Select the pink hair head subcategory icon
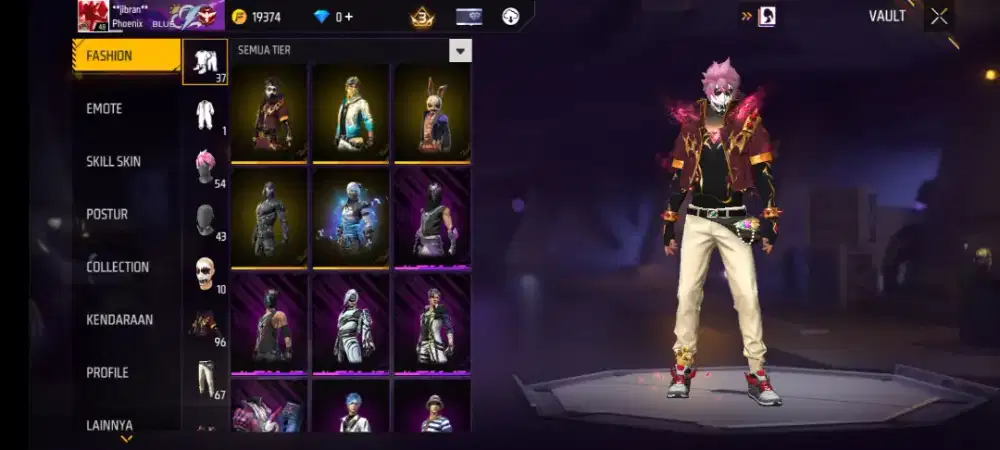Screen dimensions: 1000x450 (205, 166)
